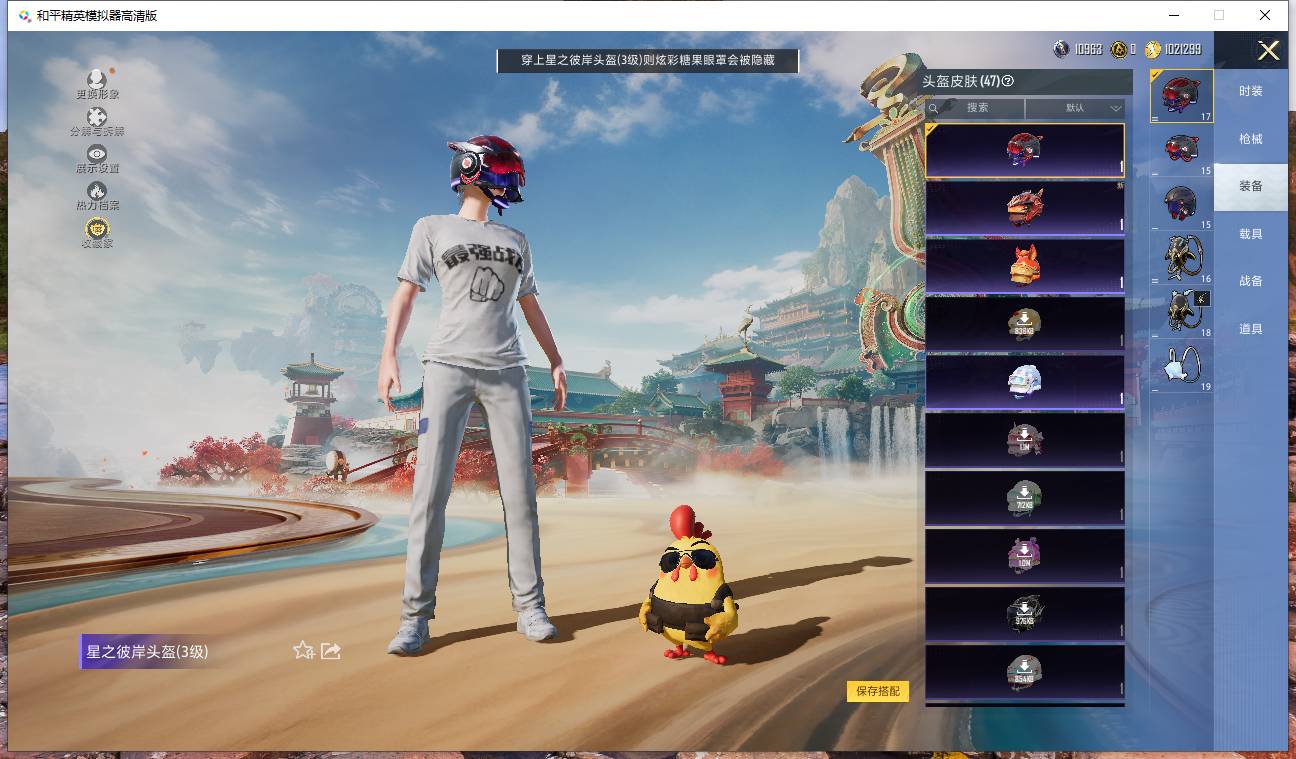Open the 热力档案 flame icon

click(97, 195)
